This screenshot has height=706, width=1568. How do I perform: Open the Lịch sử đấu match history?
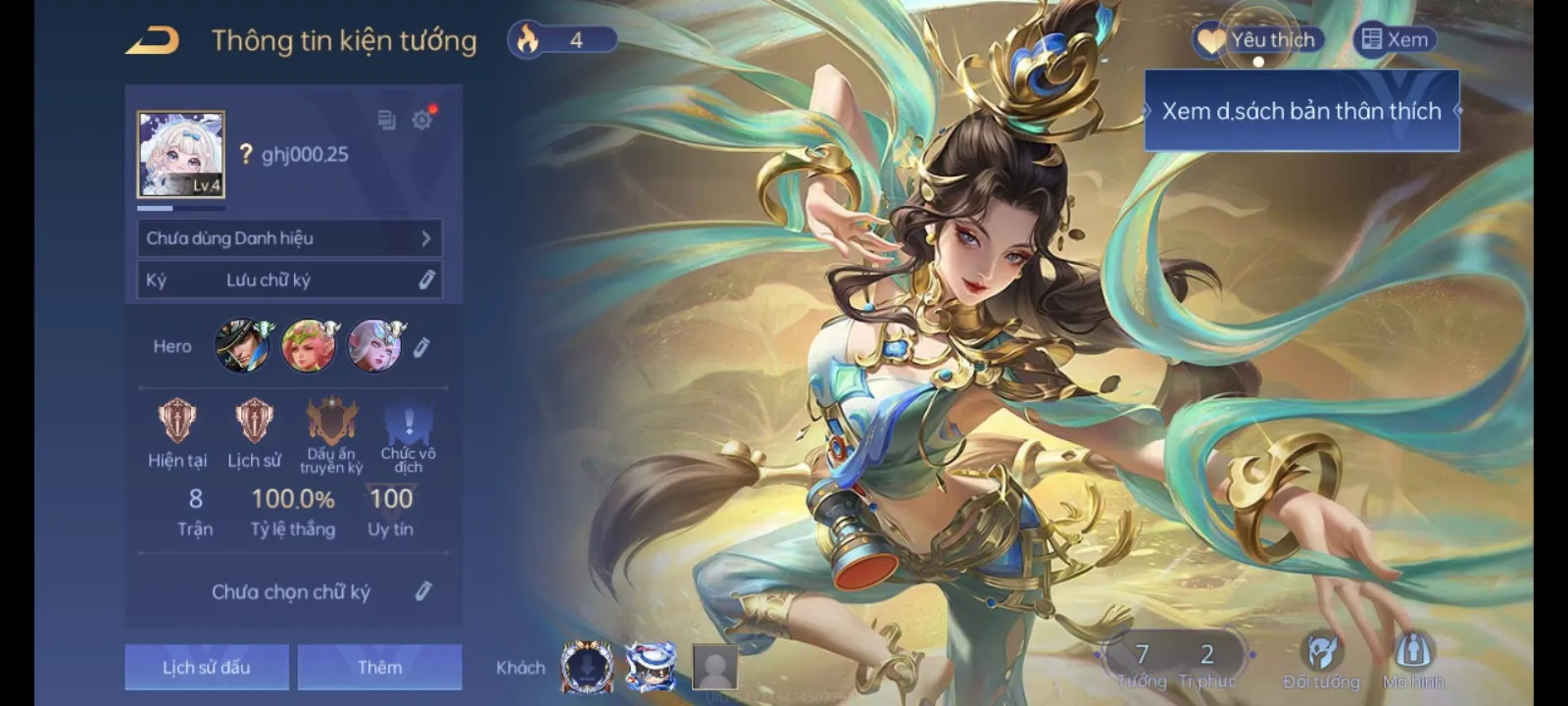[x=207, y=667]
